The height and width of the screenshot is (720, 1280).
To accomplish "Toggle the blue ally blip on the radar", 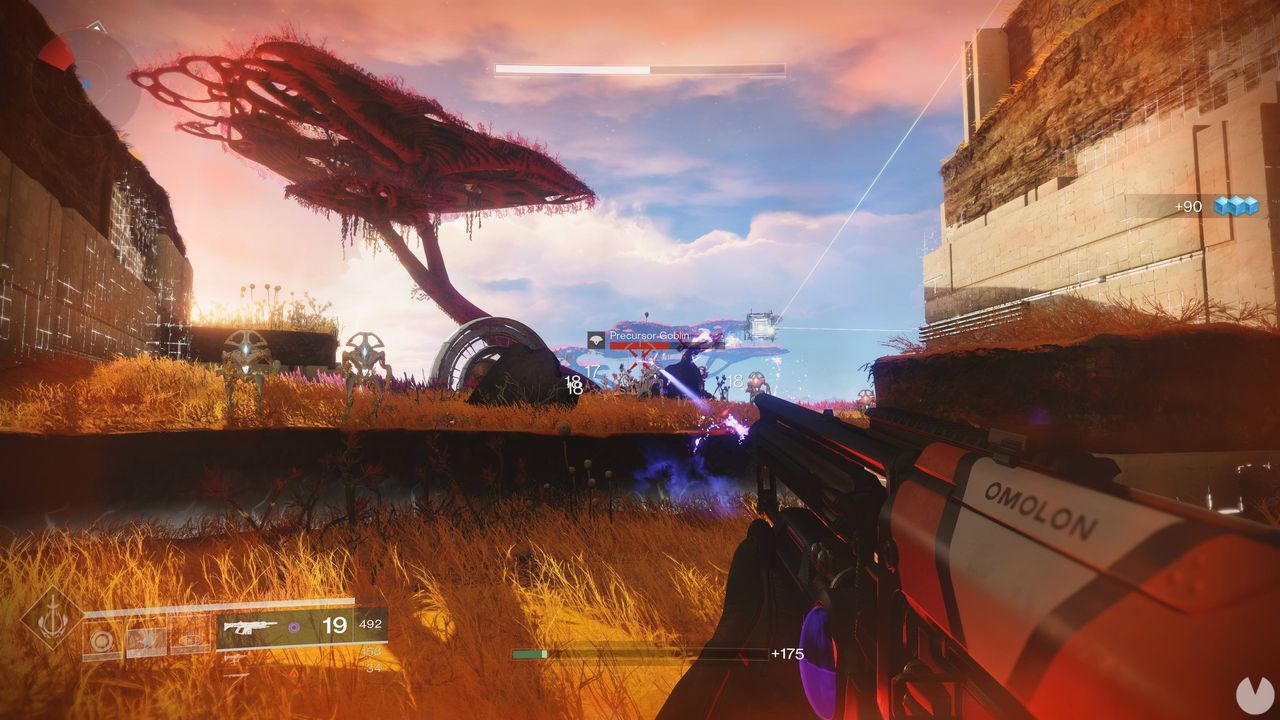I will click(x=87, y=84).
